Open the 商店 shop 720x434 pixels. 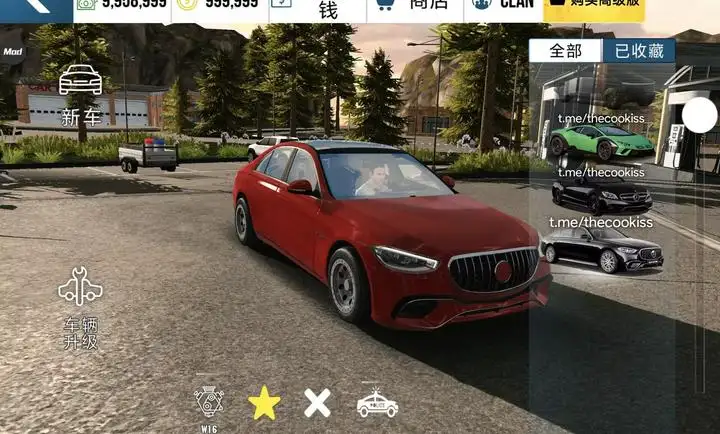pos(401,7)
